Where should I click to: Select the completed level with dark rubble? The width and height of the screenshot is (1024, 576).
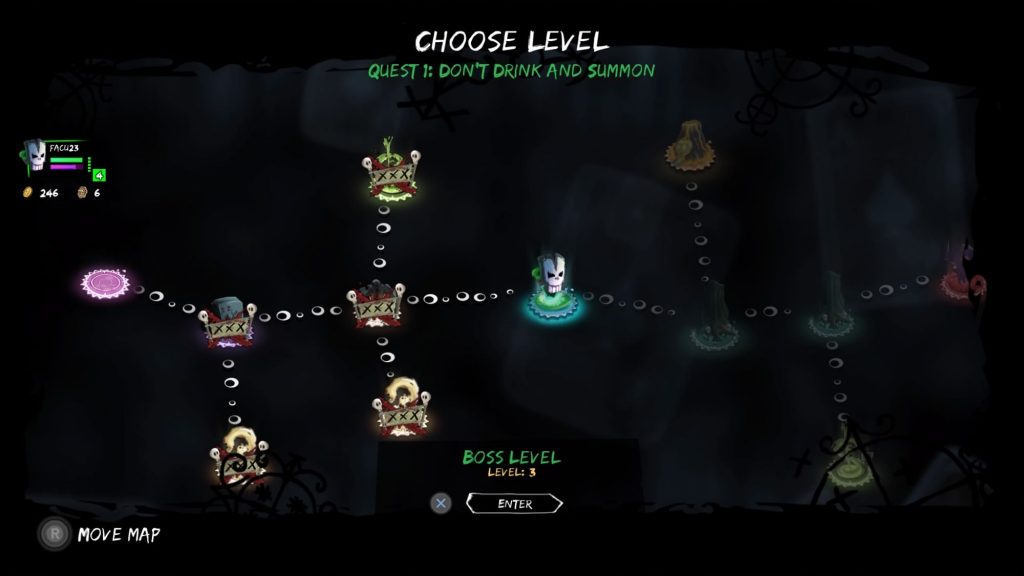pos(376,304)
